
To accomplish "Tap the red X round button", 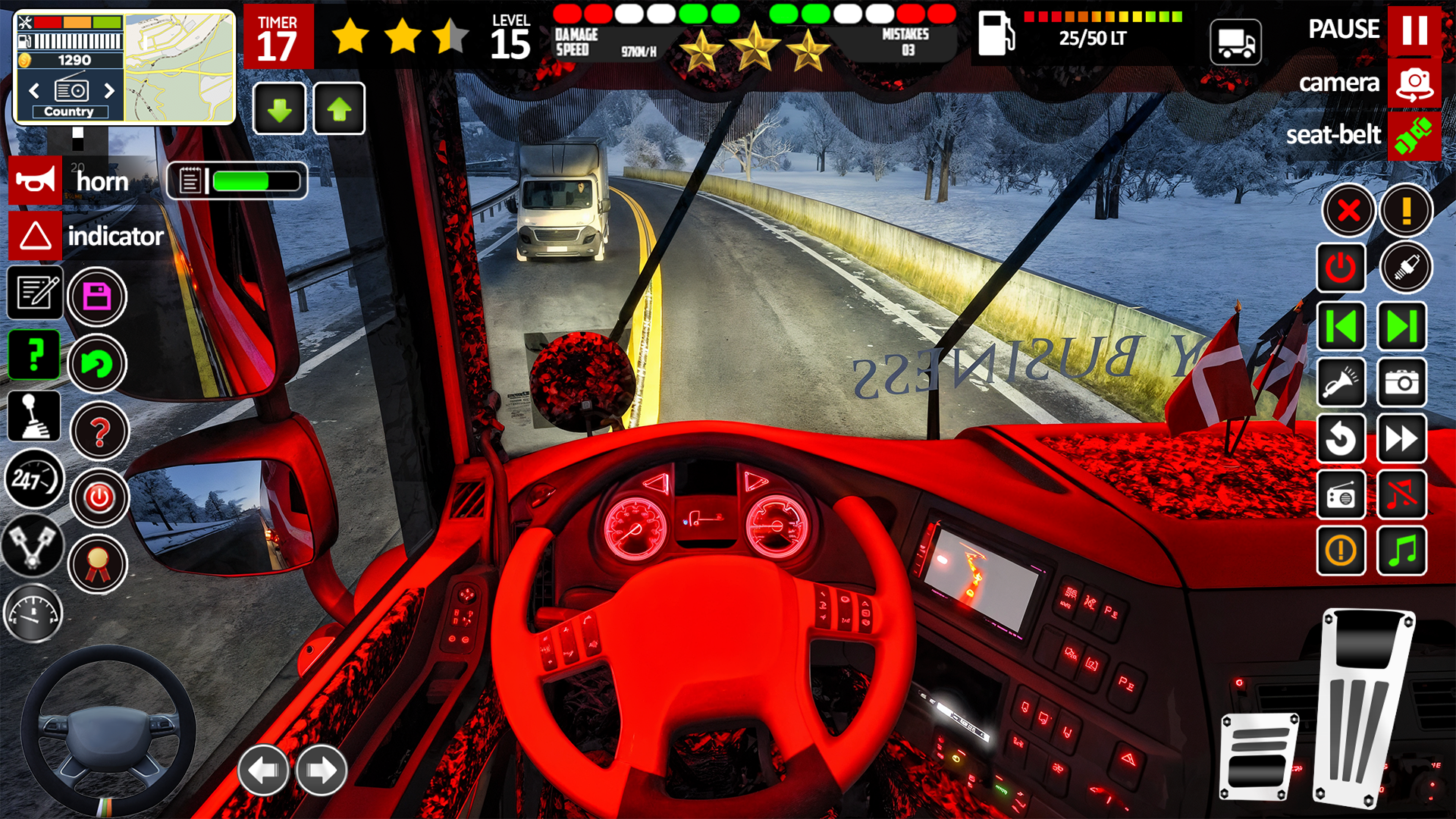I will 1348,210.
